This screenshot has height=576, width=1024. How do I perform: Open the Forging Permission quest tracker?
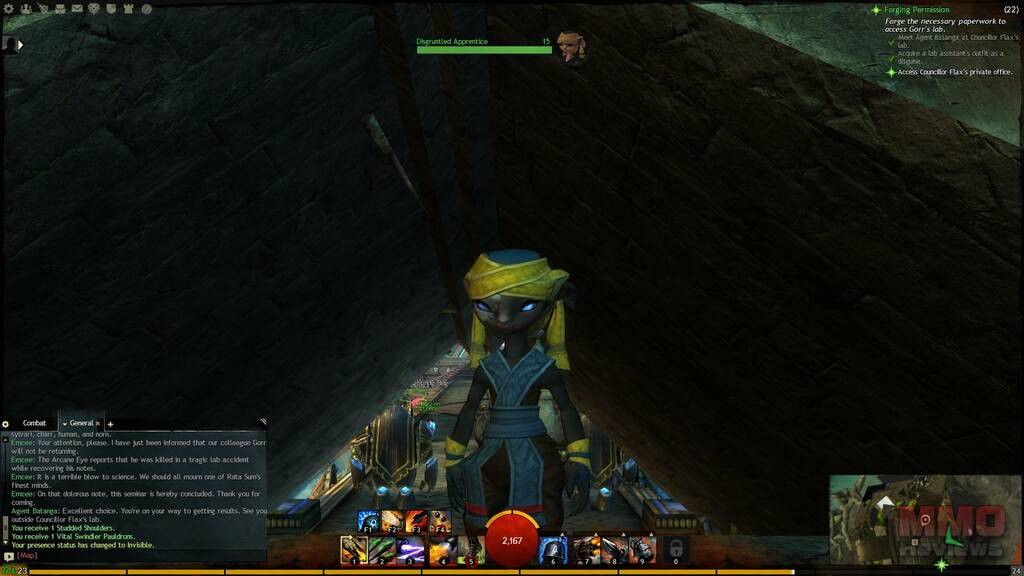918,10
